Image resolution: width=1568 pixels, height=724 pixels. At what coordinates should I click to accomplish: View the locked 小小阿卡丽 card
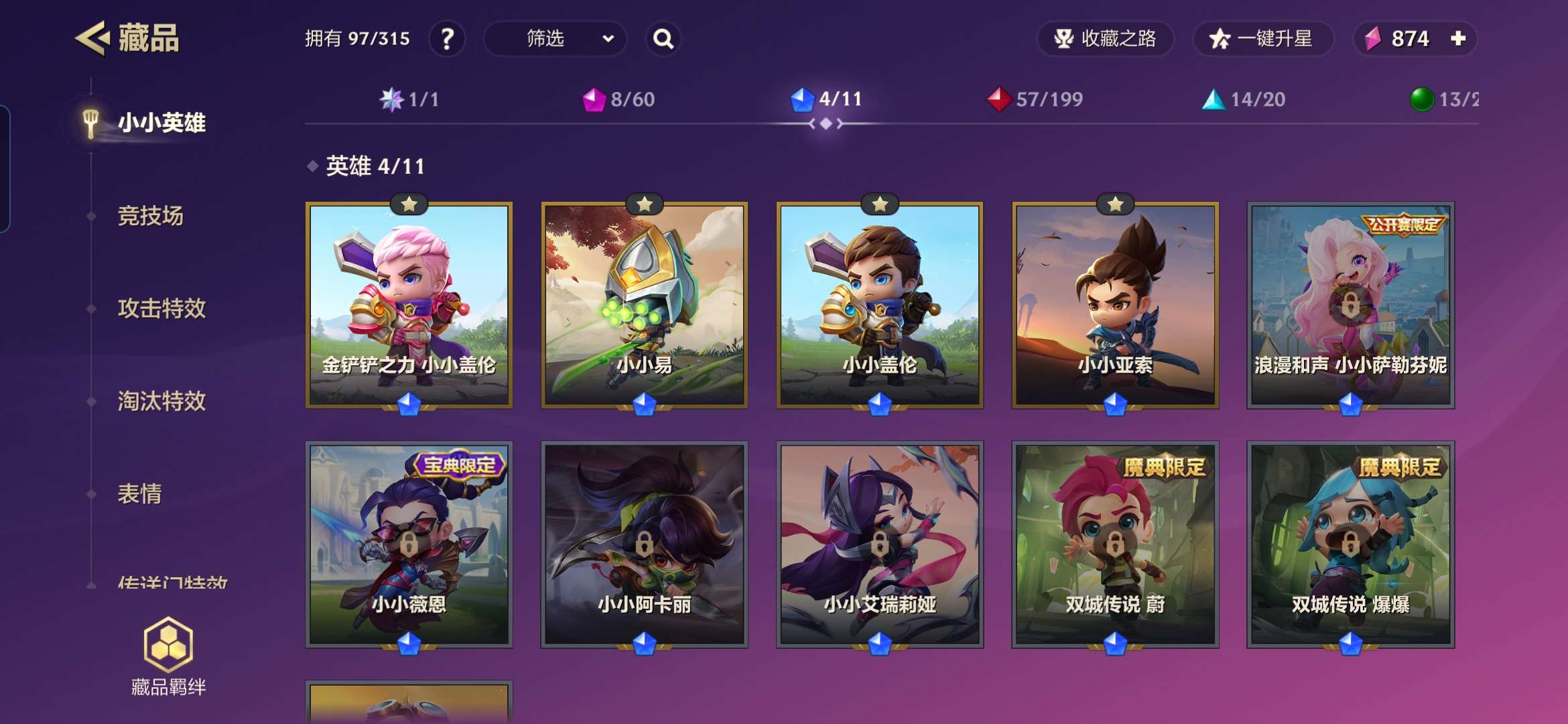[644, 544]
